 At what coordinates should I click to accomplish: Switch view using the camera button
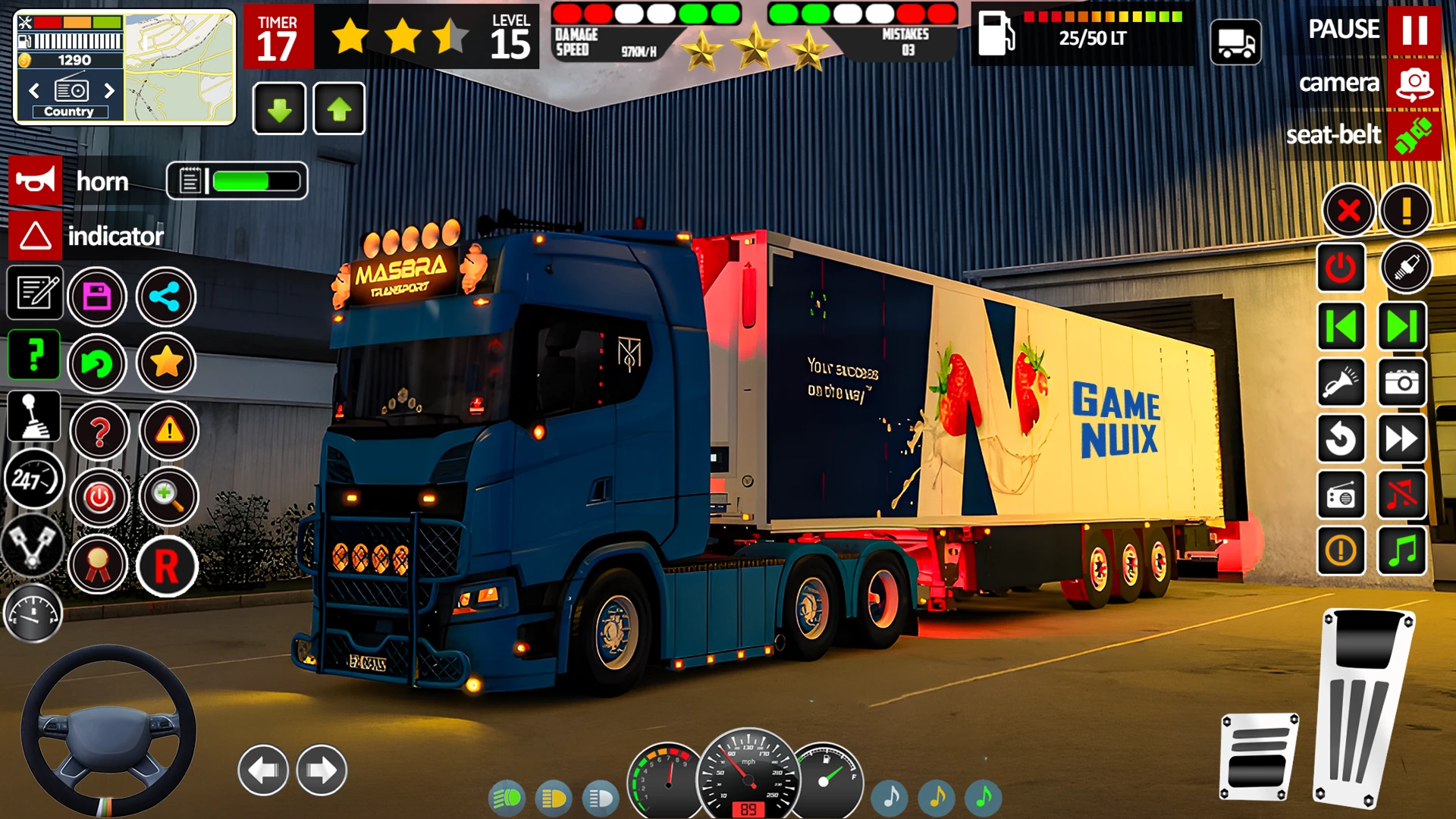(x=1414, y=83)
